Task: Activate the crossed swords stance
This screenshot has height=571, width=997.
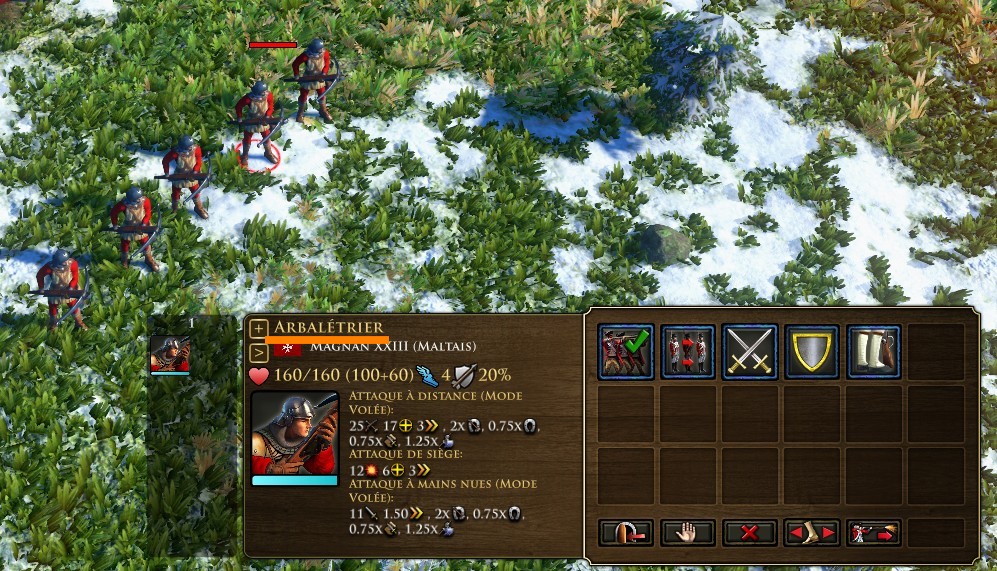Action: tap(749, 352)
